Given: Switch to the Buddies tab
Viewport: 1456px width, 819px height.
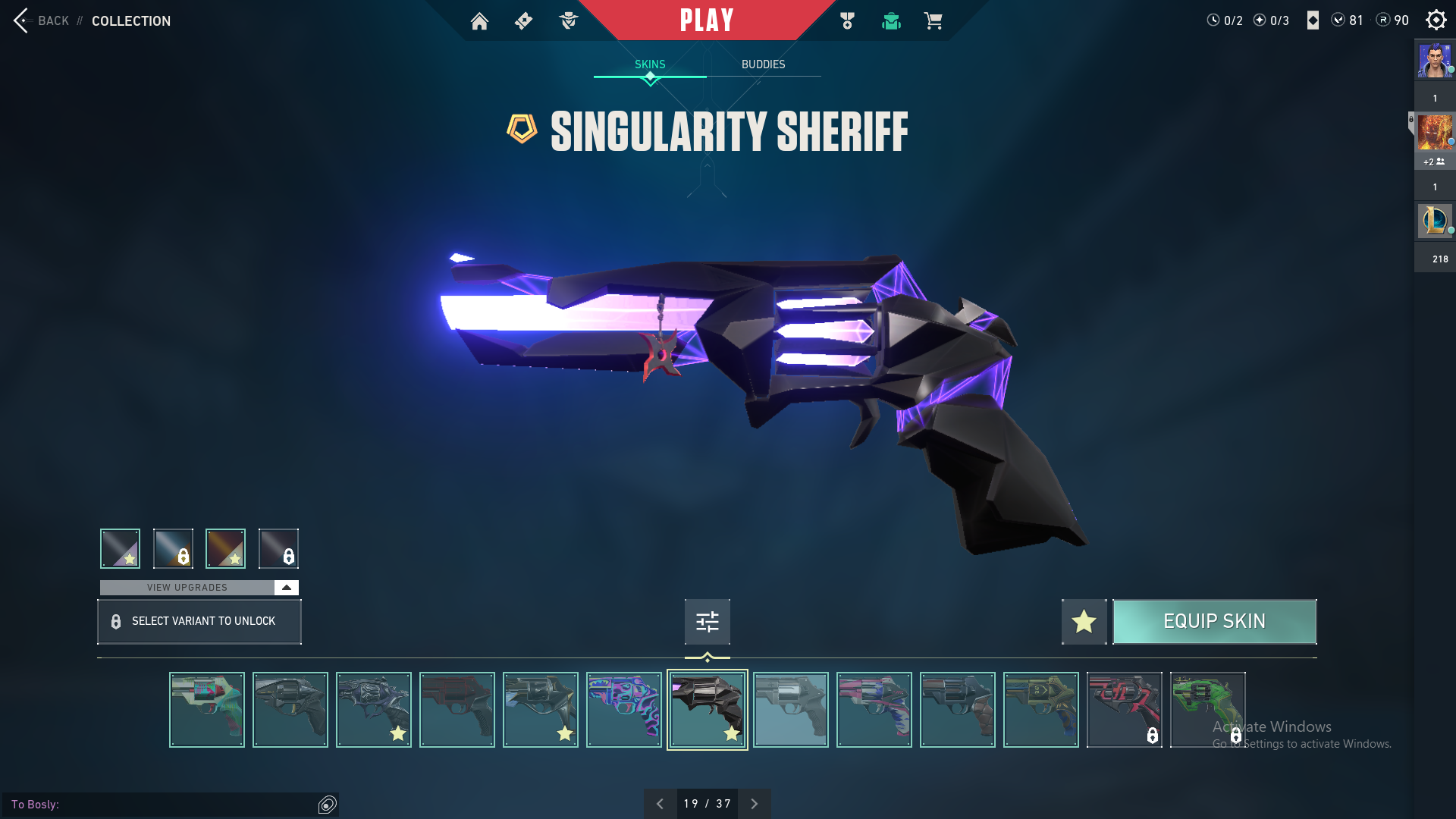Looking at the screenshot, I should pos(763,64).
